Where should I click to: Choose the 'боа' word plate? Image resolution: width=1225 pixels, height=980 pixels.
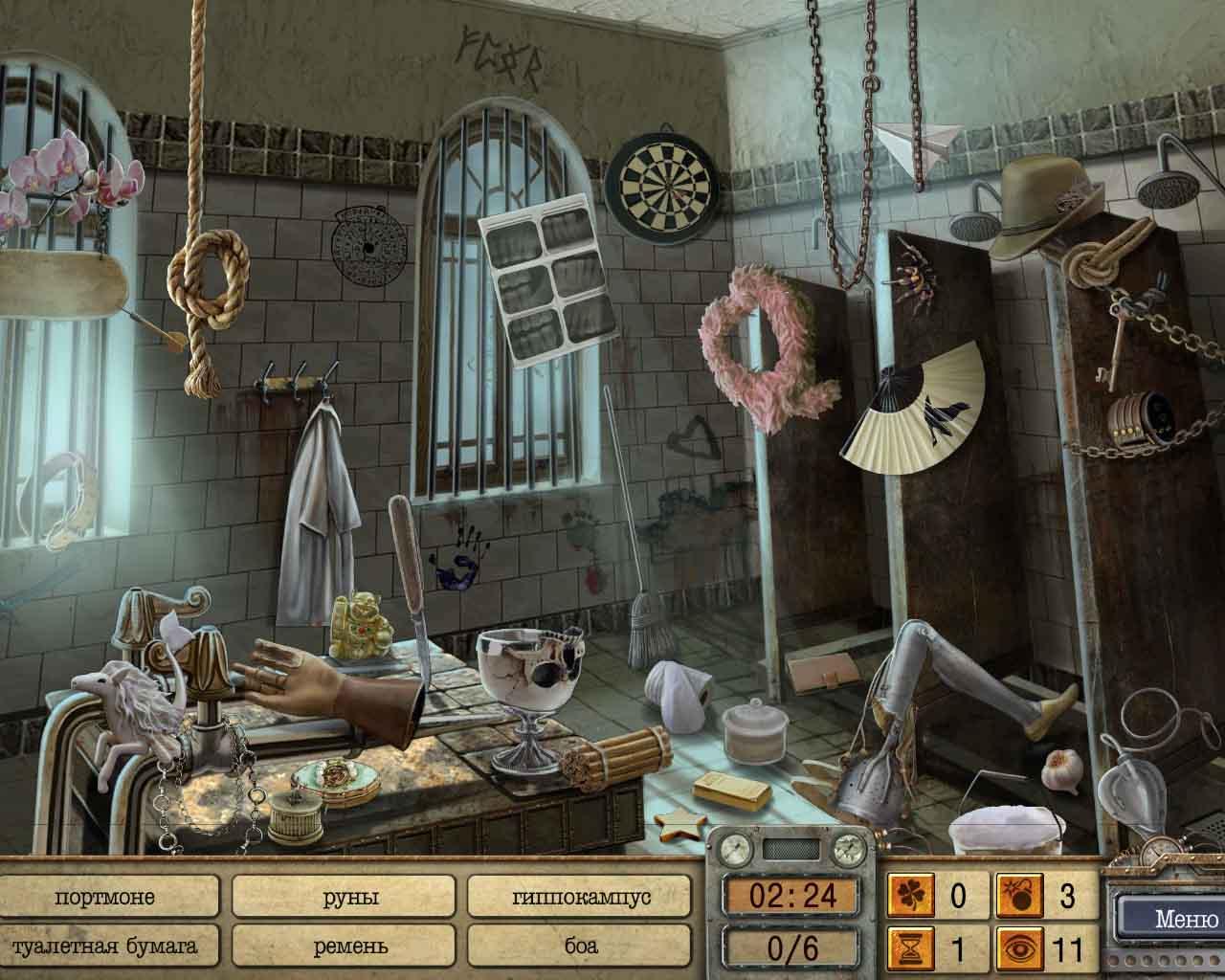(581, 947)
